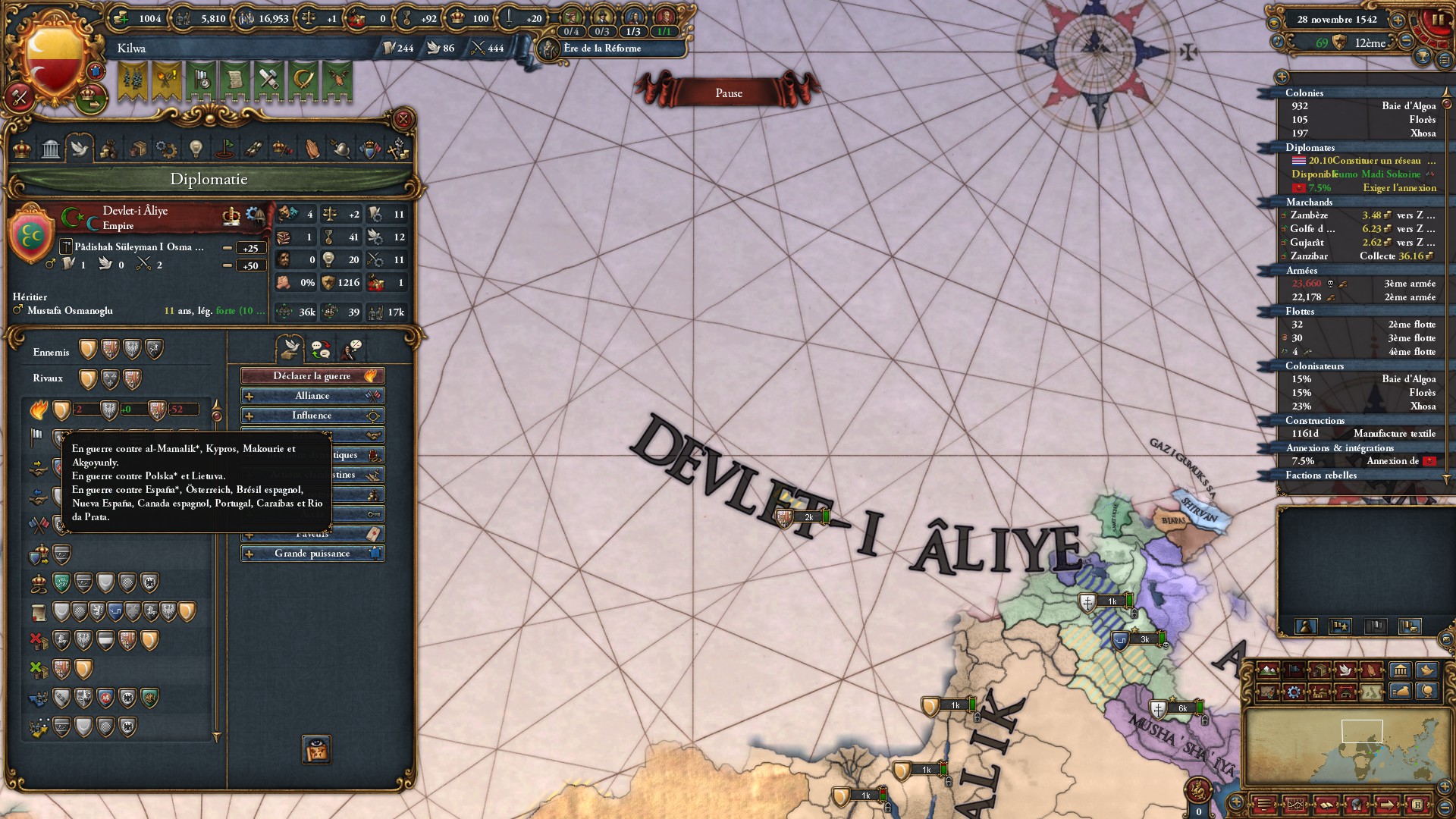Switch to the terrain mapmode on the minimap
Viewport: 1456px width, 819px height.
point(1267,670)
